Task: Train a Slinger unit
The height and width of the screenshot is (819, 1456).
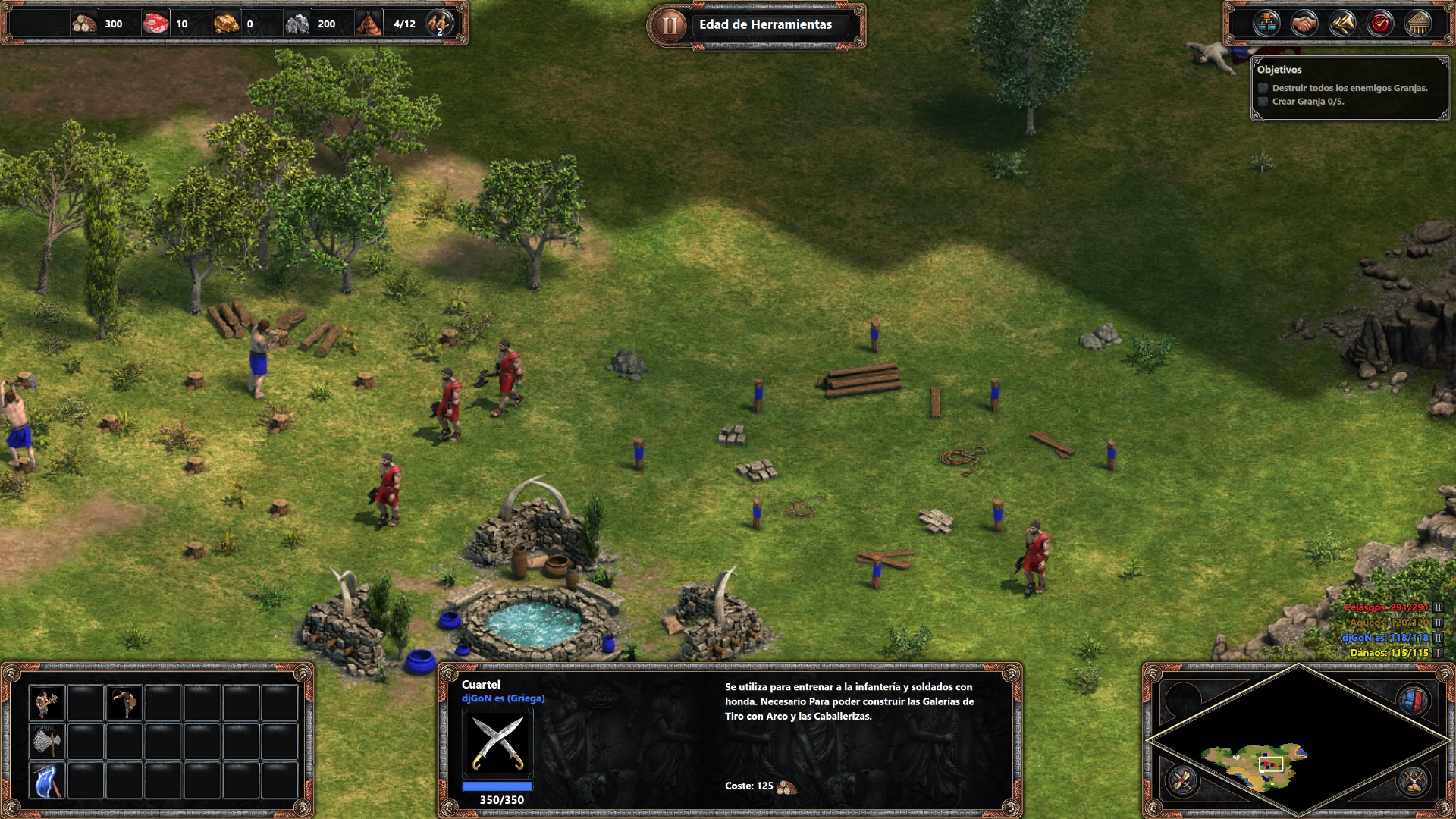Action: click(x=124, y=703)
